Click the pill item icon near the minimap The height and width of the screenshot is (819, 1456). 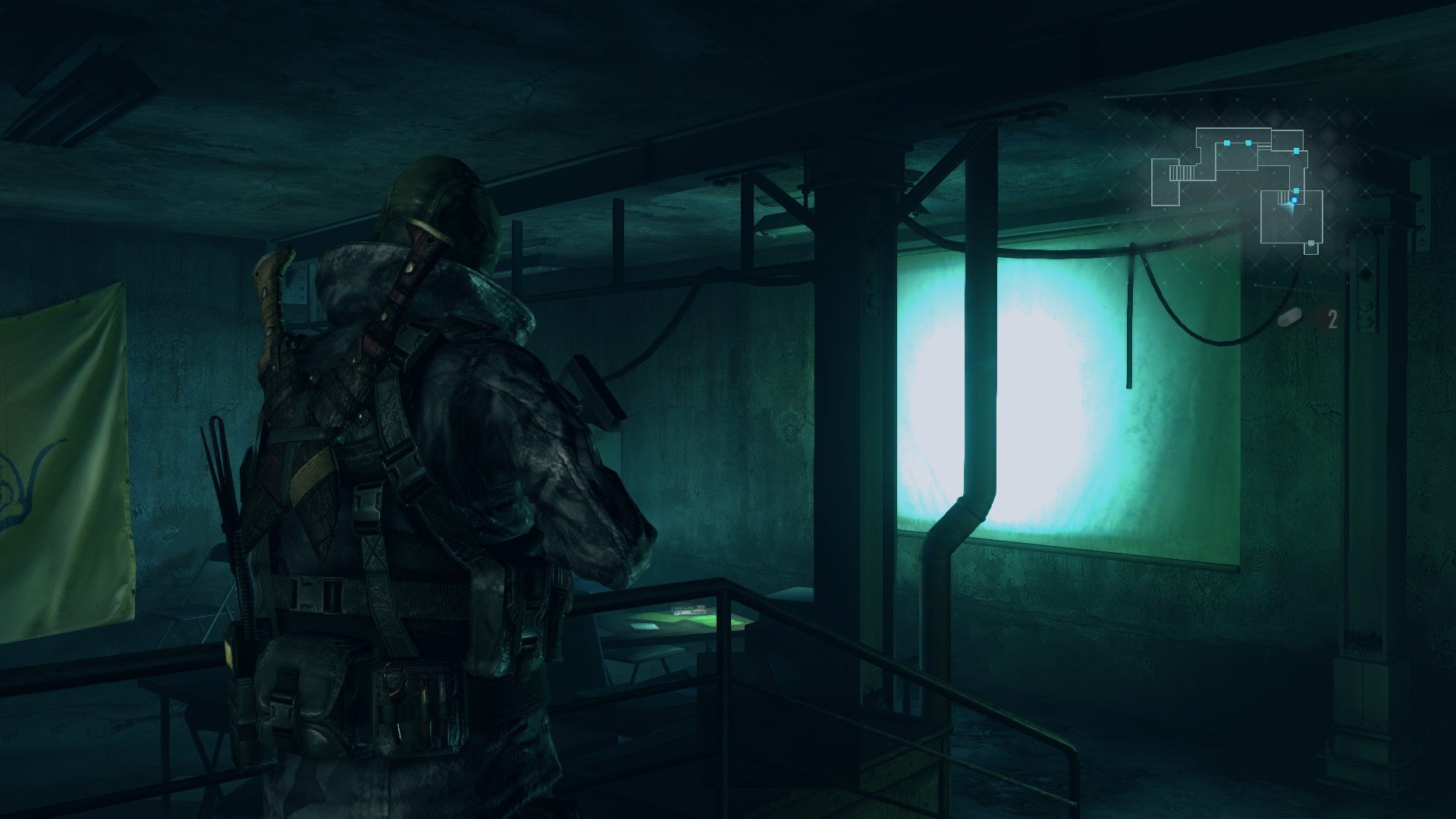pos(1291,318)
